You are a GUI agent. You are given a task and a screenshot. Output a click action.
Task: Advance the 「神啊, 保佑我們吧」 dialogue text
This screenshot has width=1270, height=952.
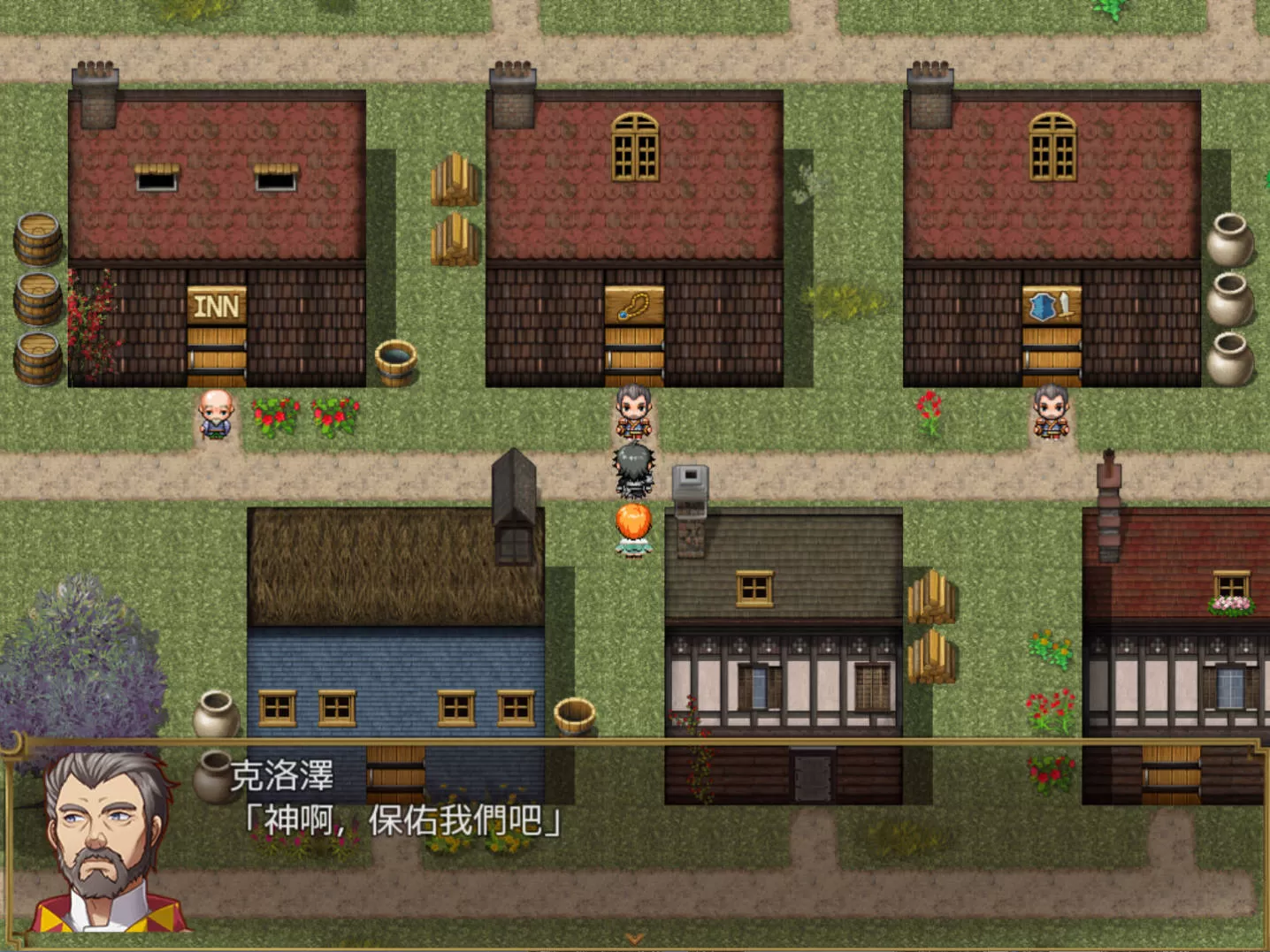click(403, 821)
